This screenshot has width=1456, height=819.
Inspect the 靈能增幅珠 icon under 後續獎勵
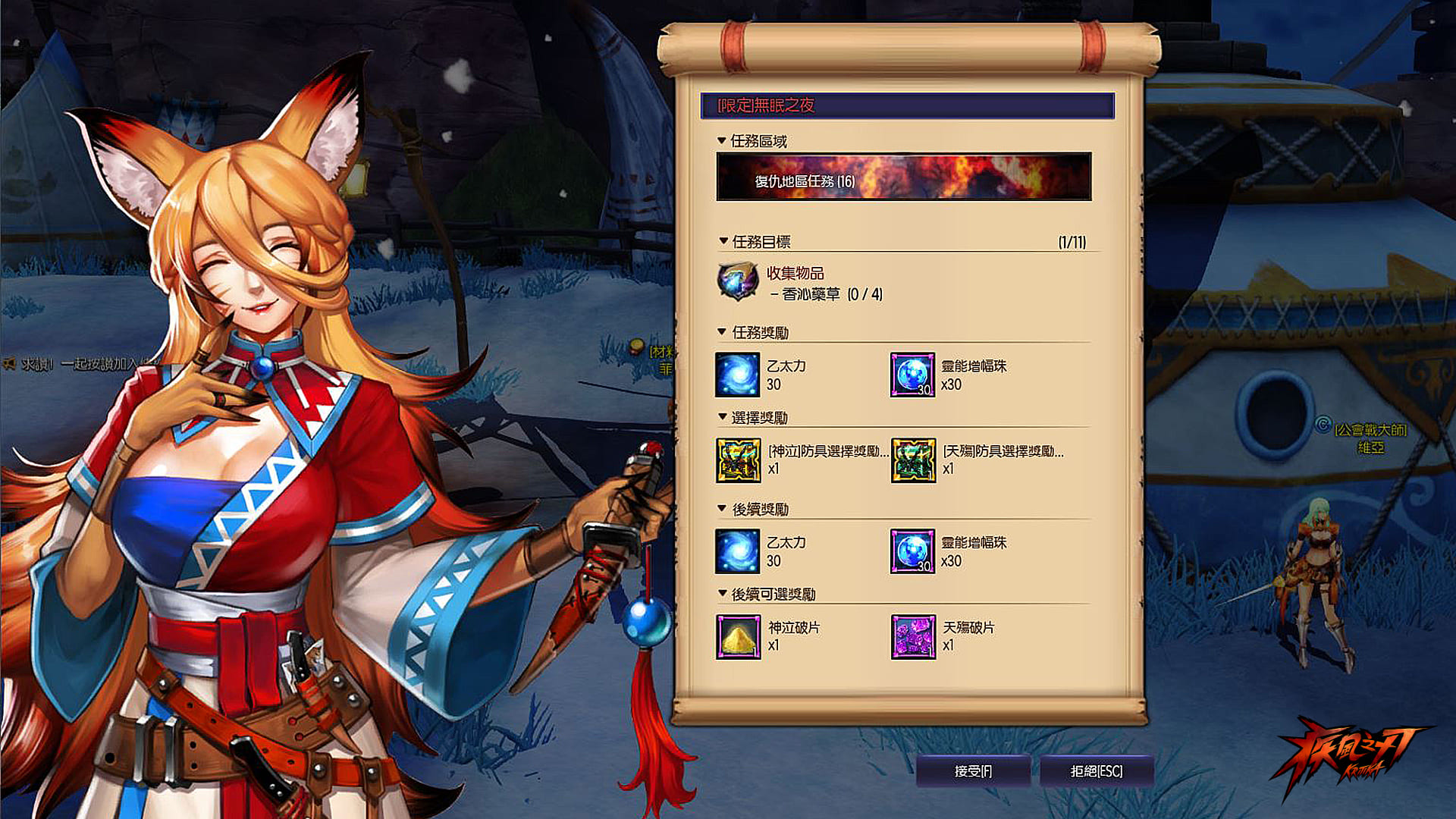pyautogui.click(x=913, y=551)
